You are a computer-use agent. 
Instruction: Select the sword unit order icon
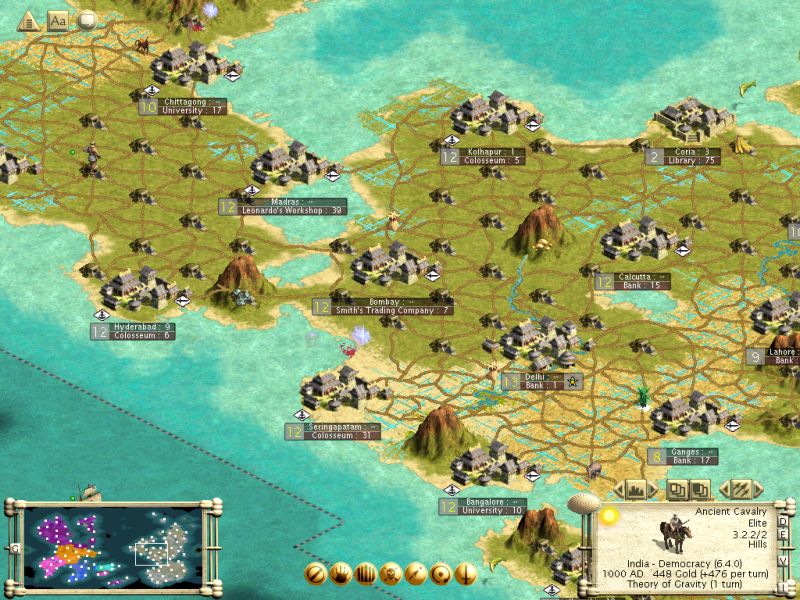466,574
